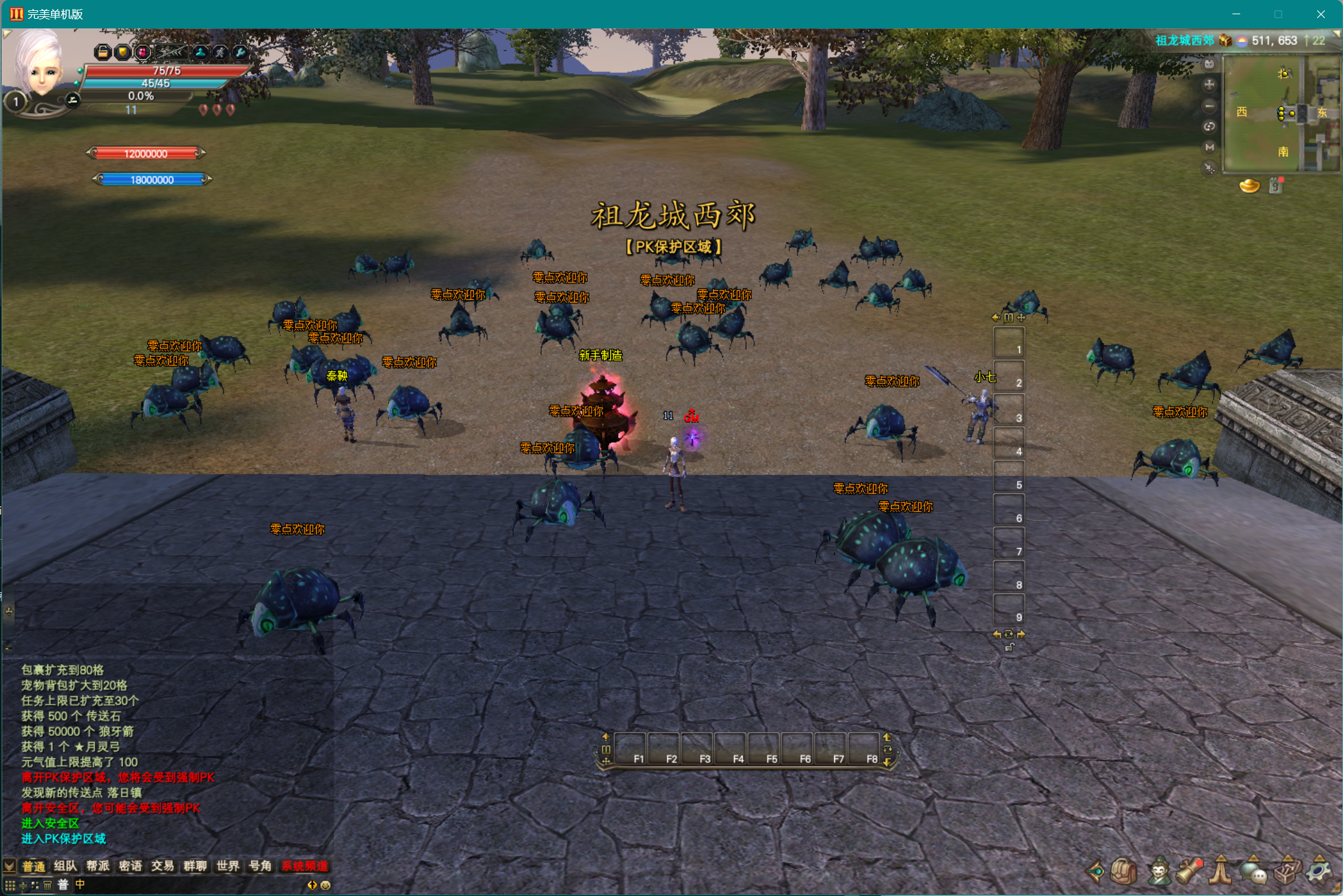Open the calendar icon with red dot
The image size is (1343, 896).
point(1276,186)
